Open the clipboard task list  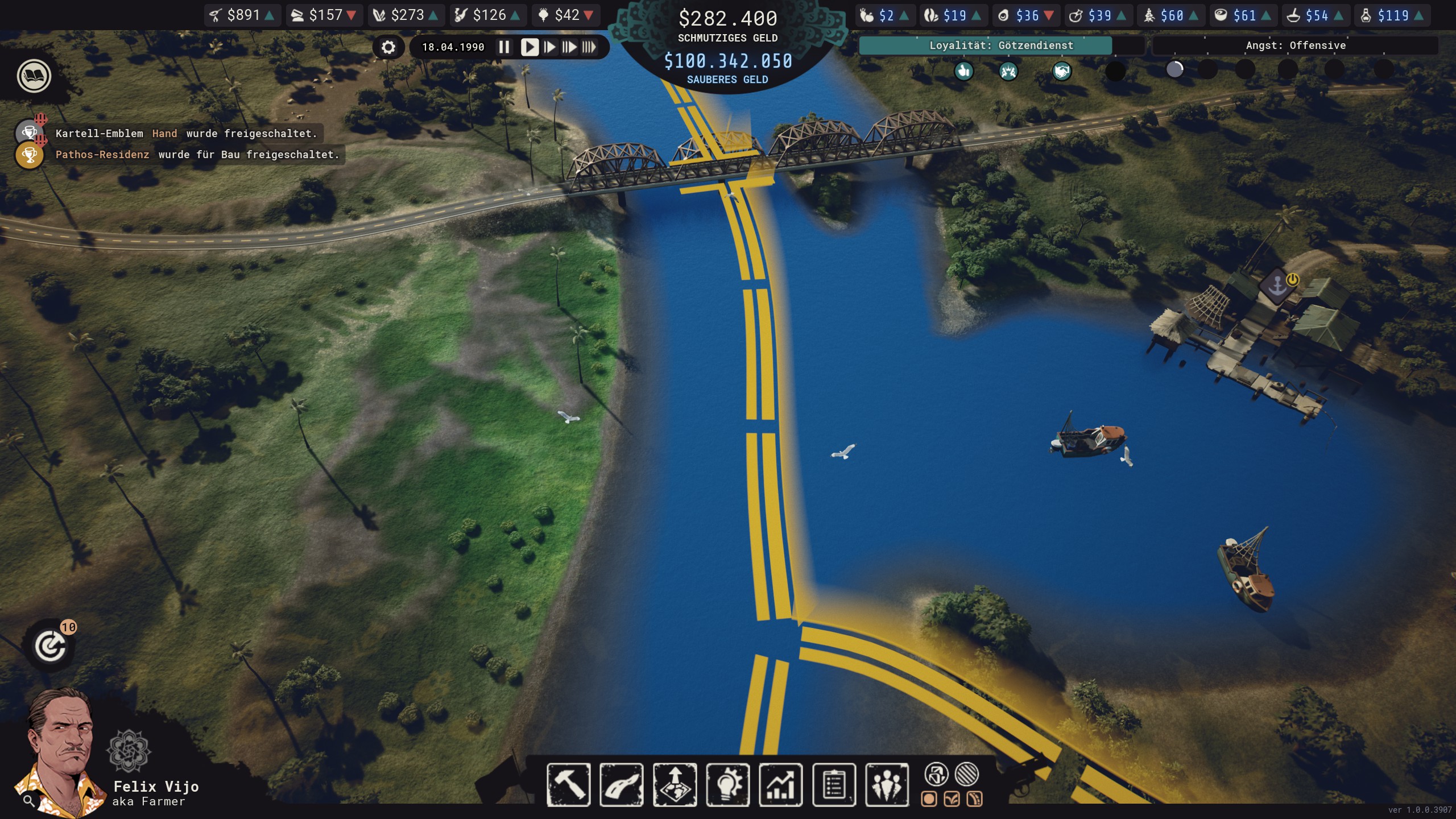click(x=834, y=785)
